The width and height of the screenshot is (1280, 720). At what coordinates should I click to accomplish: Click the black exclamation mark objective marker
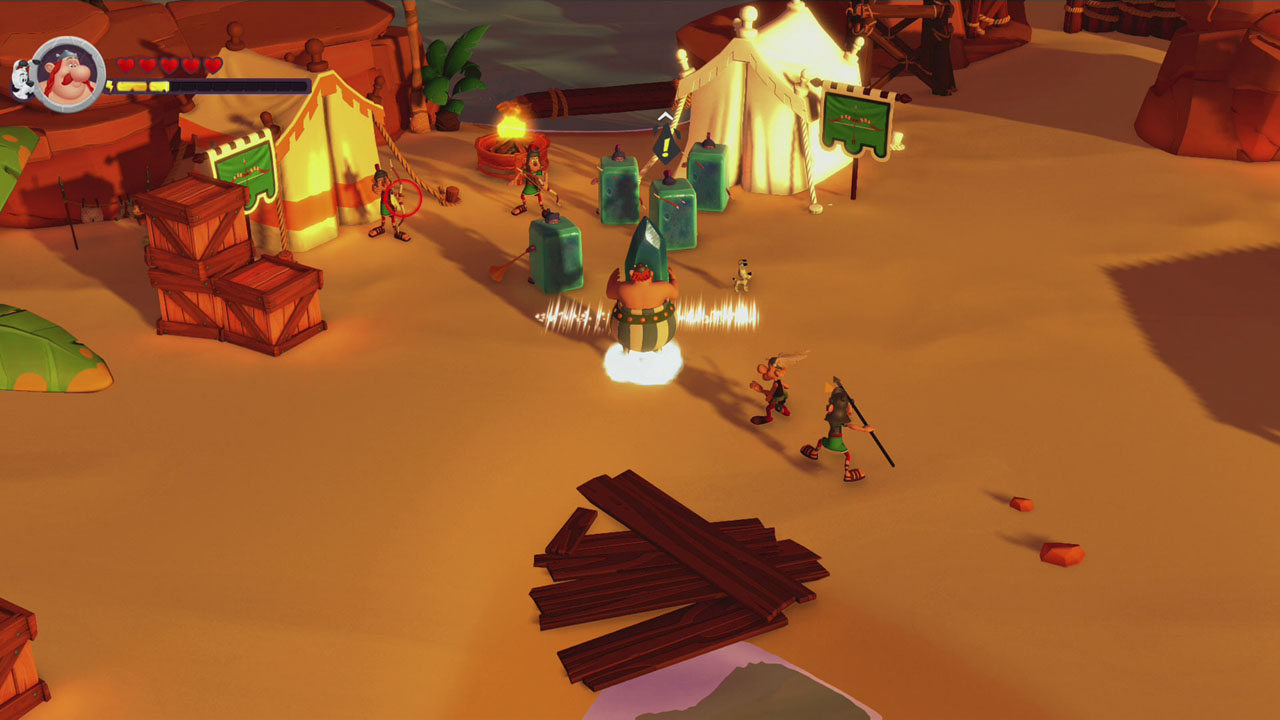click(x=665, y=146)
